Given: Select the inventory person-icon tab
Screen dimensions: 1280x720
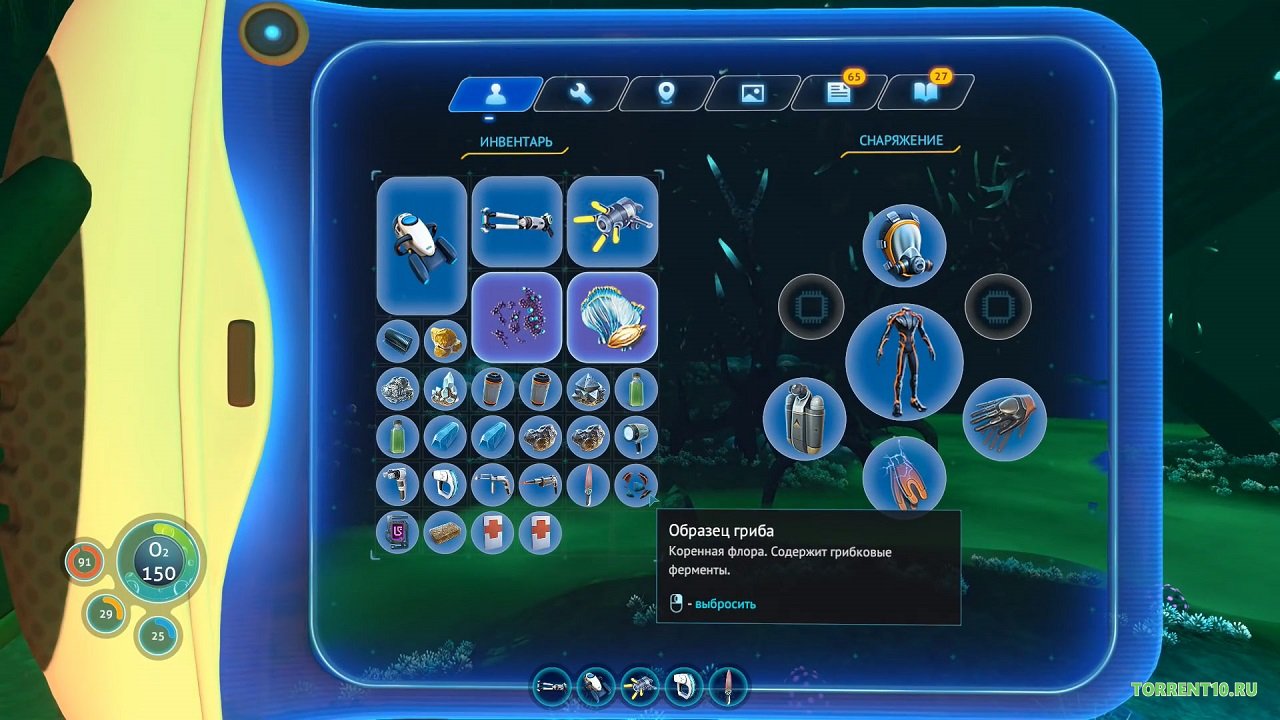Looking at the screenshot, I should [495, 94].
